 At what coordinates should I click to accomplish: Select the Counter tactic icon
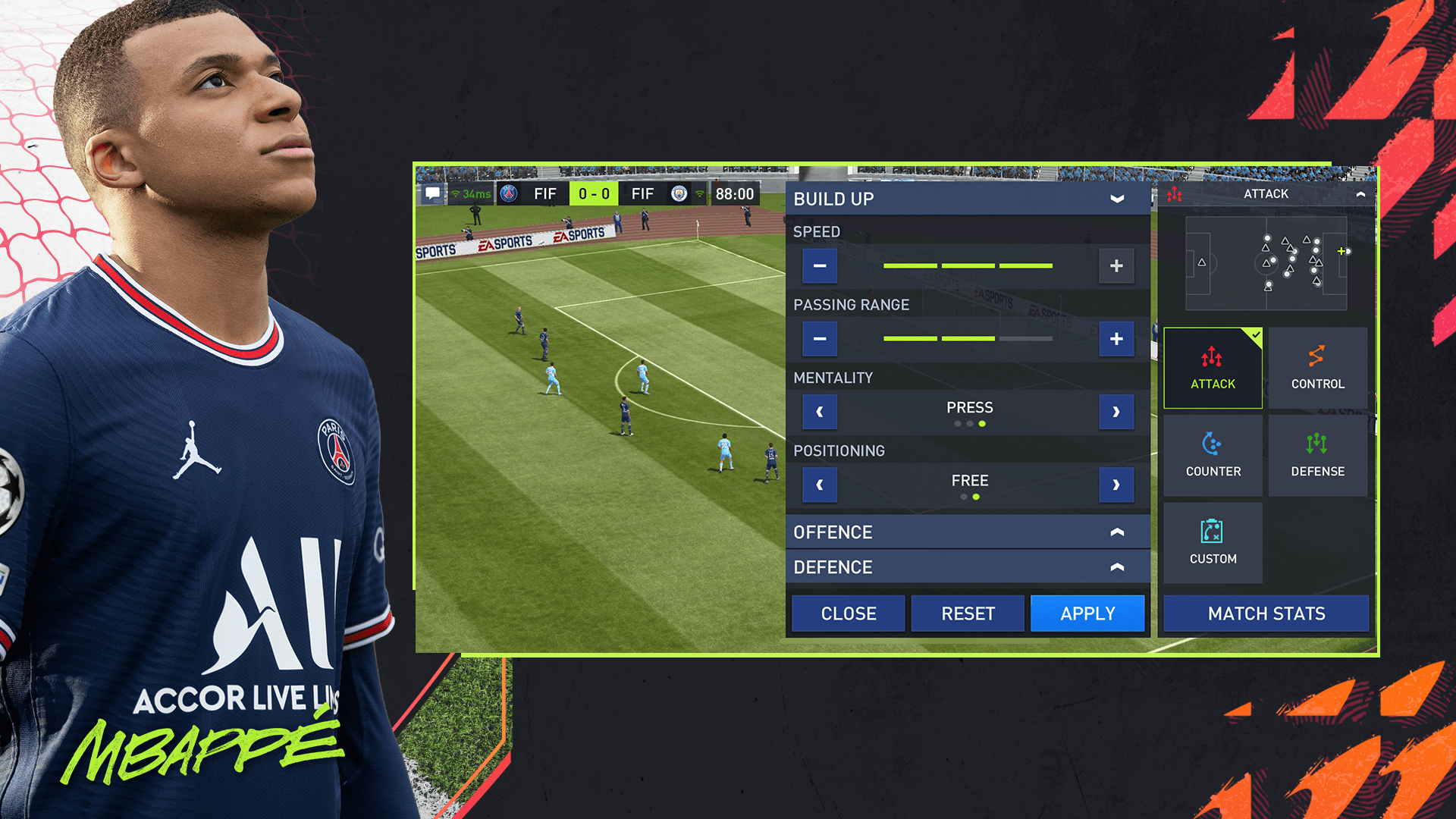(x=1213, y=453)
